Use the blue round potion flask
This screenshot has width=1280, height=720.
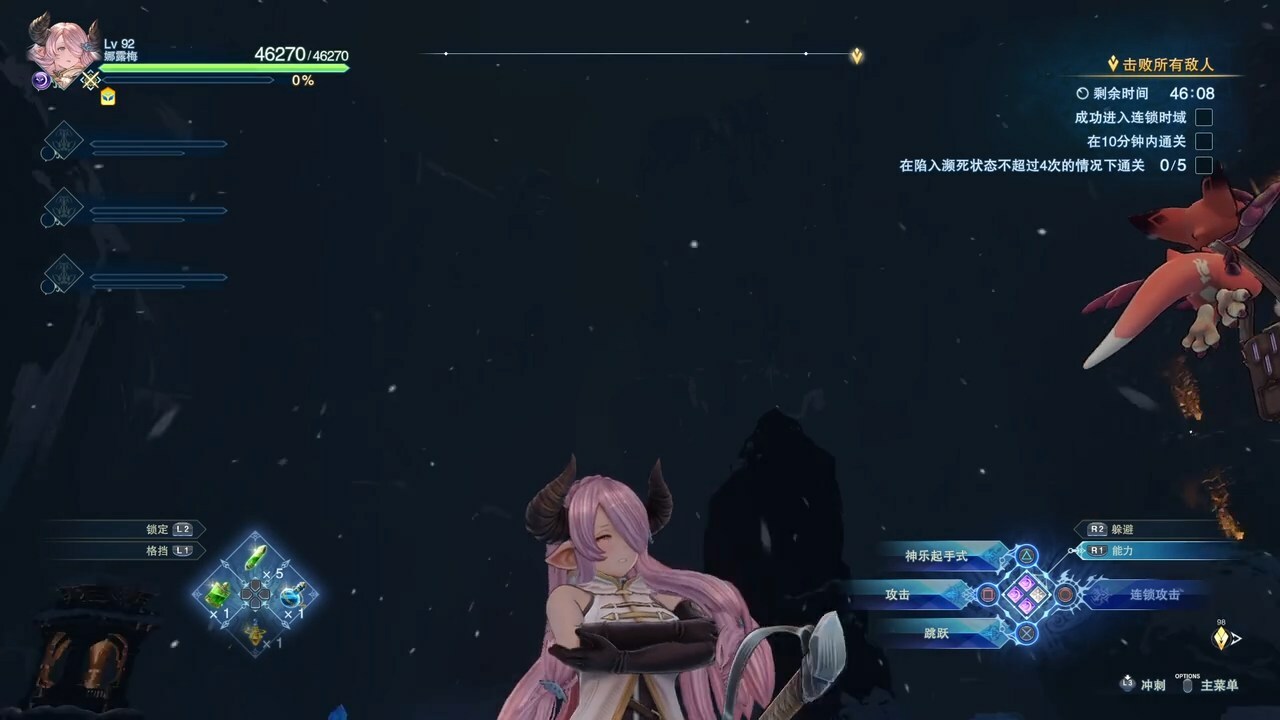click(x=291, y=596)
